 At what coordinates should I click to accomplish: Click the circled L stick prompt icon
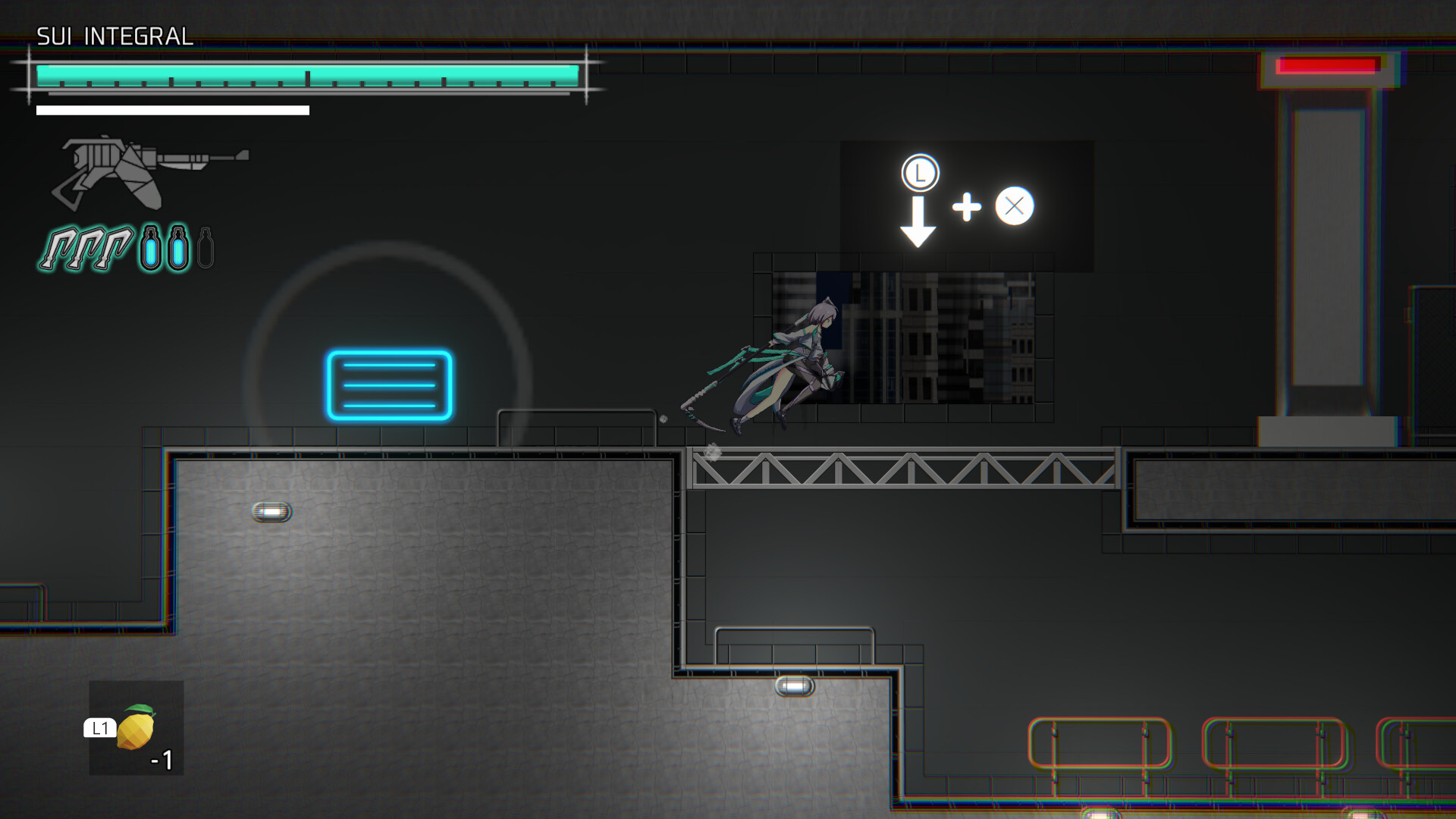(x=920, y=172)
